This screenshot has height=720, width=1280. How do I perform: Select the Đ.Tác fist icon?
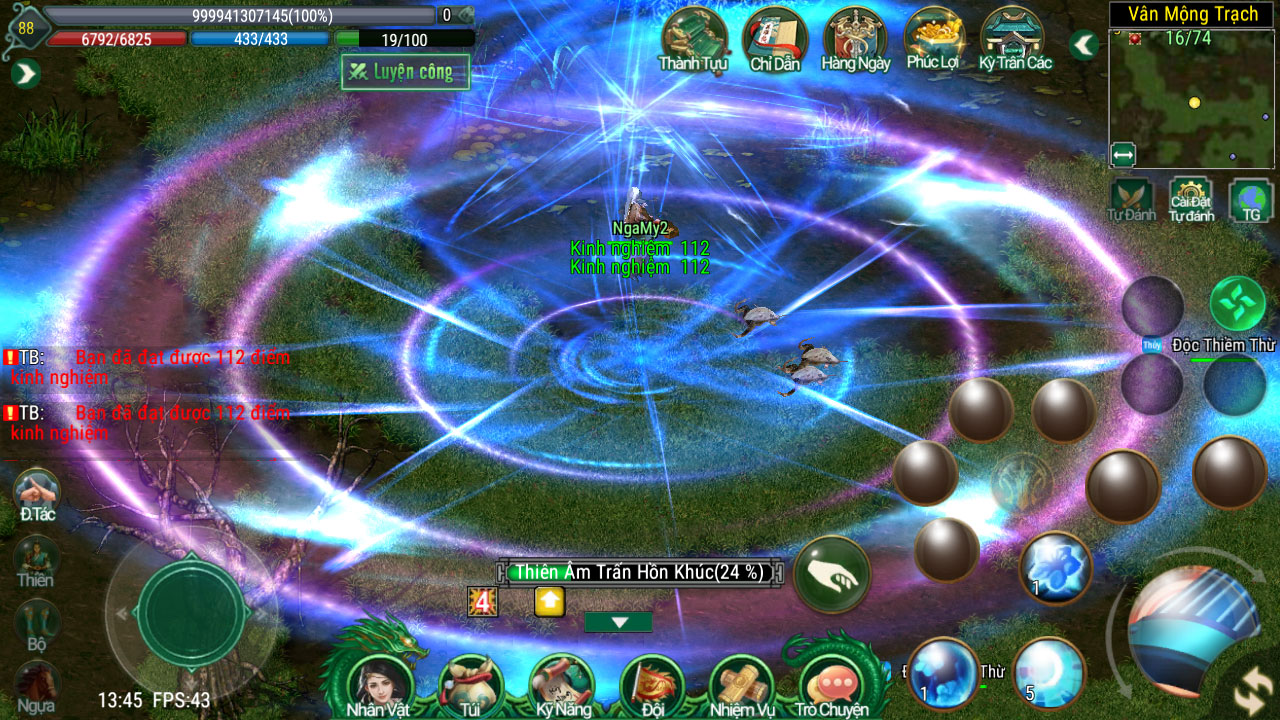tap(37, 491)
